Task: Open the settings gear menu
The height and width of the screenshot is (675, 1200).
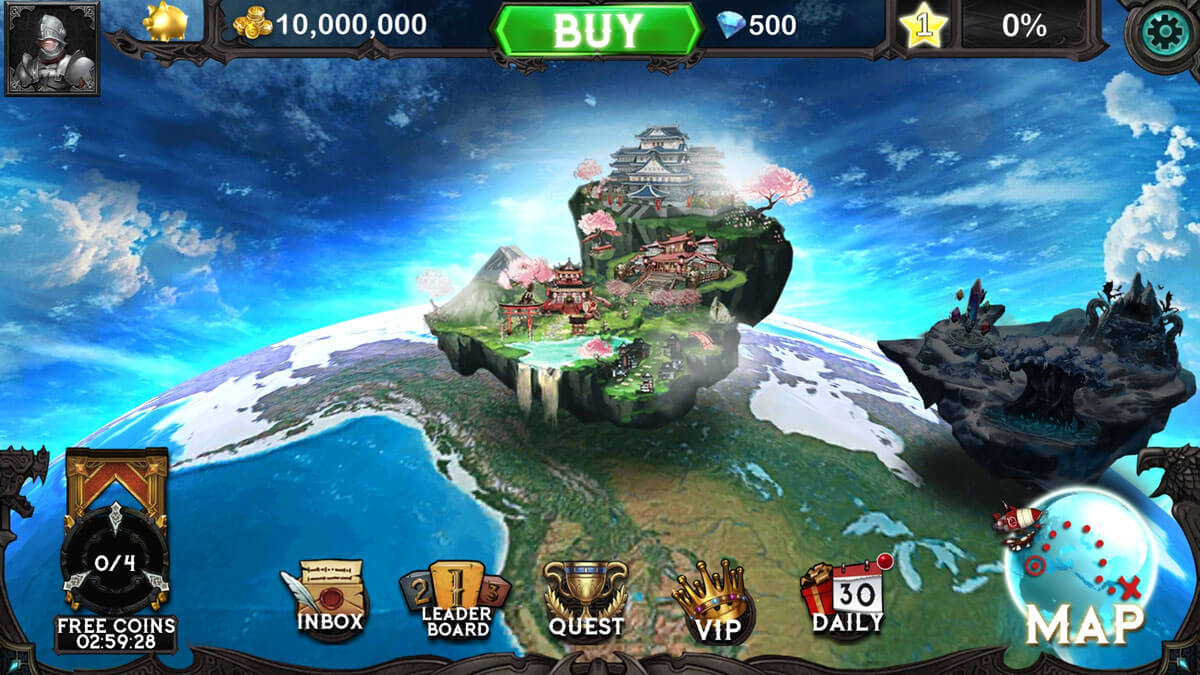Action: [x=1164, y=35]
